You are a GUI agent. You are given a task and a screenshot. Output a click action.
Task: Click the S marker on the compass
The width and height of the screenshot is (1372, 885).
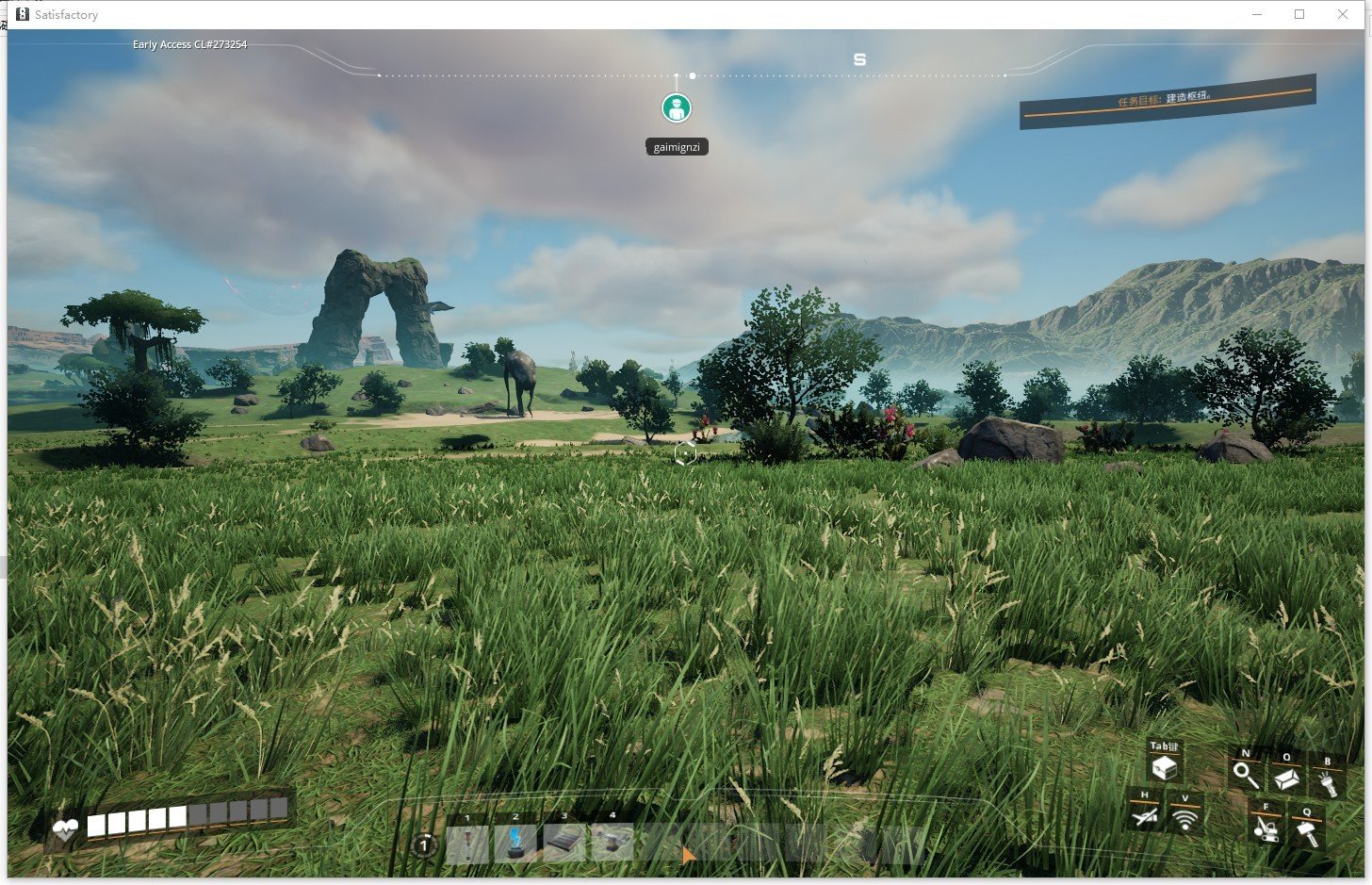tap(858, 58)
